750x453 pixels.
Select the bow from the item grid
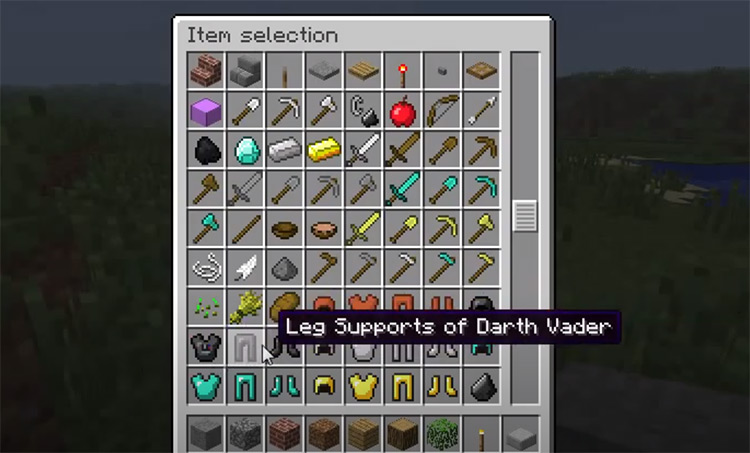(x=441, y=110)
